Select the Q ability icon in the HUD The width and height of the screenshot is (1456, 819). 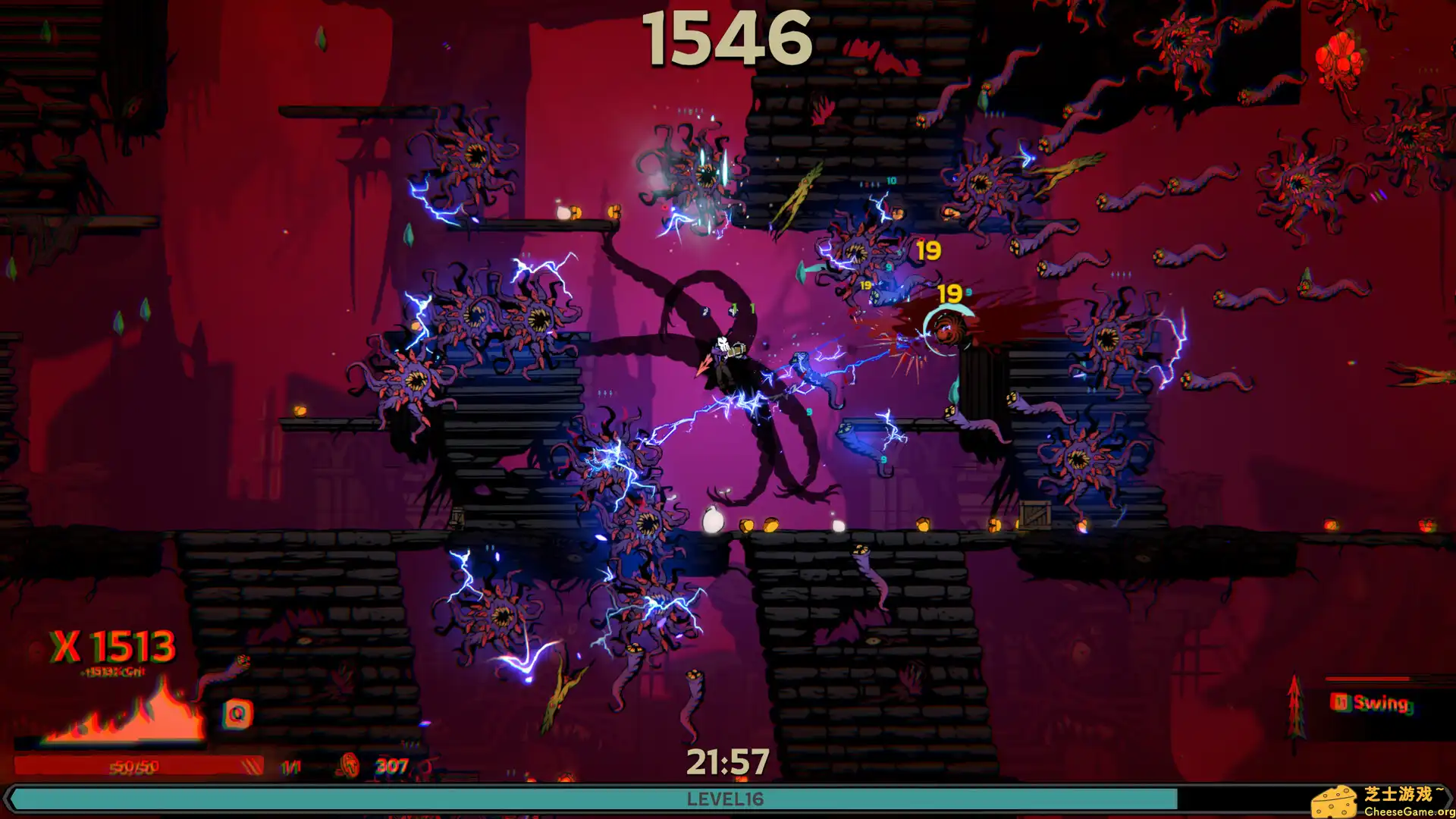237,714
